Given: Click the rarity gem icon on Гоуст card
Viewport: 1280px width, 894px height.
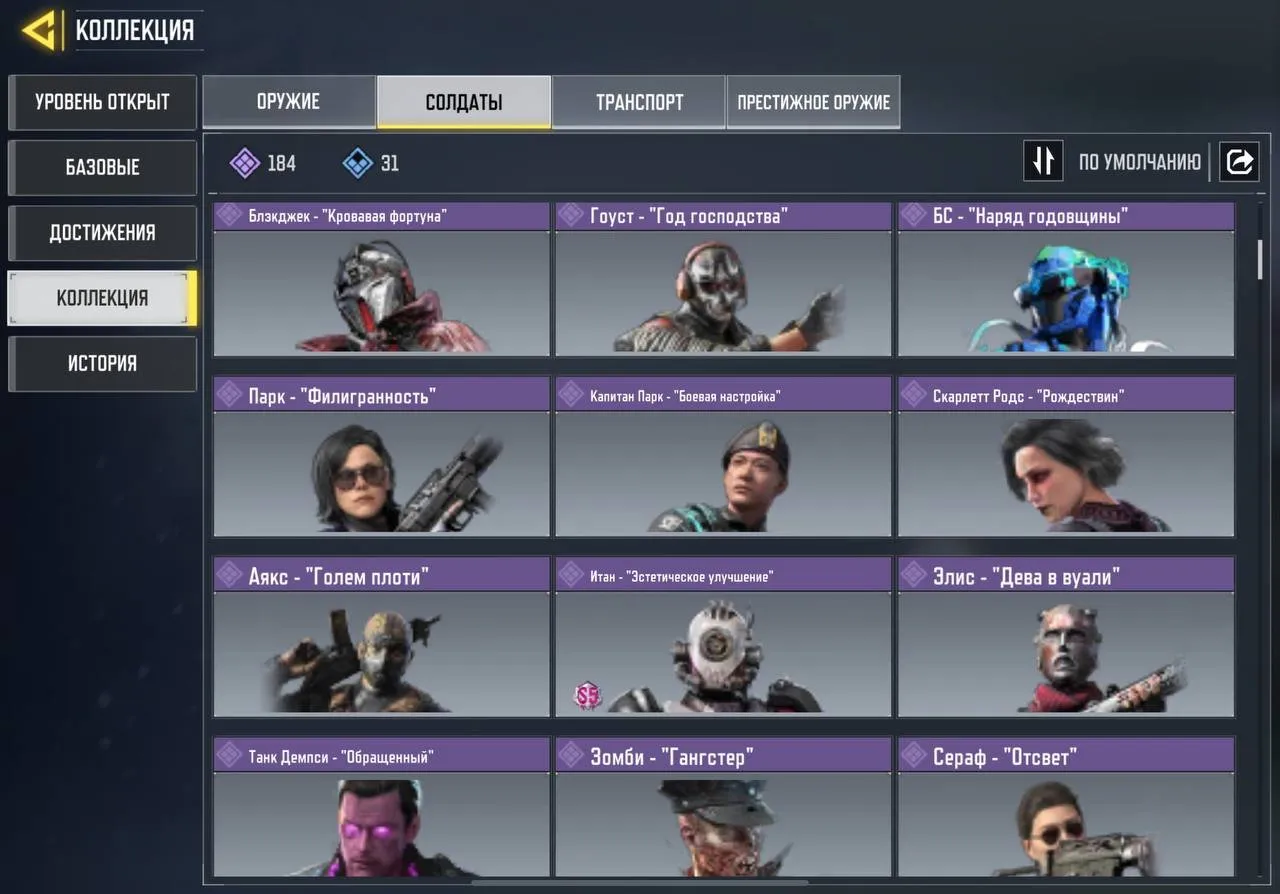Looking at the screenshot, I should [x=571, y=215].
